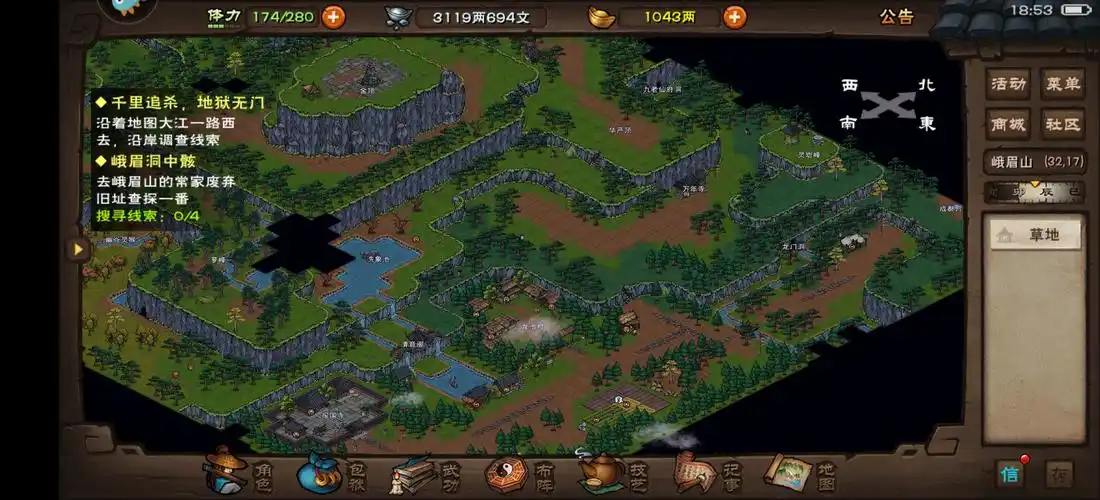Viewport: 1100px width, 500px height.
Task: Open the 社区 community button
Action: [x=1062, y=124]
